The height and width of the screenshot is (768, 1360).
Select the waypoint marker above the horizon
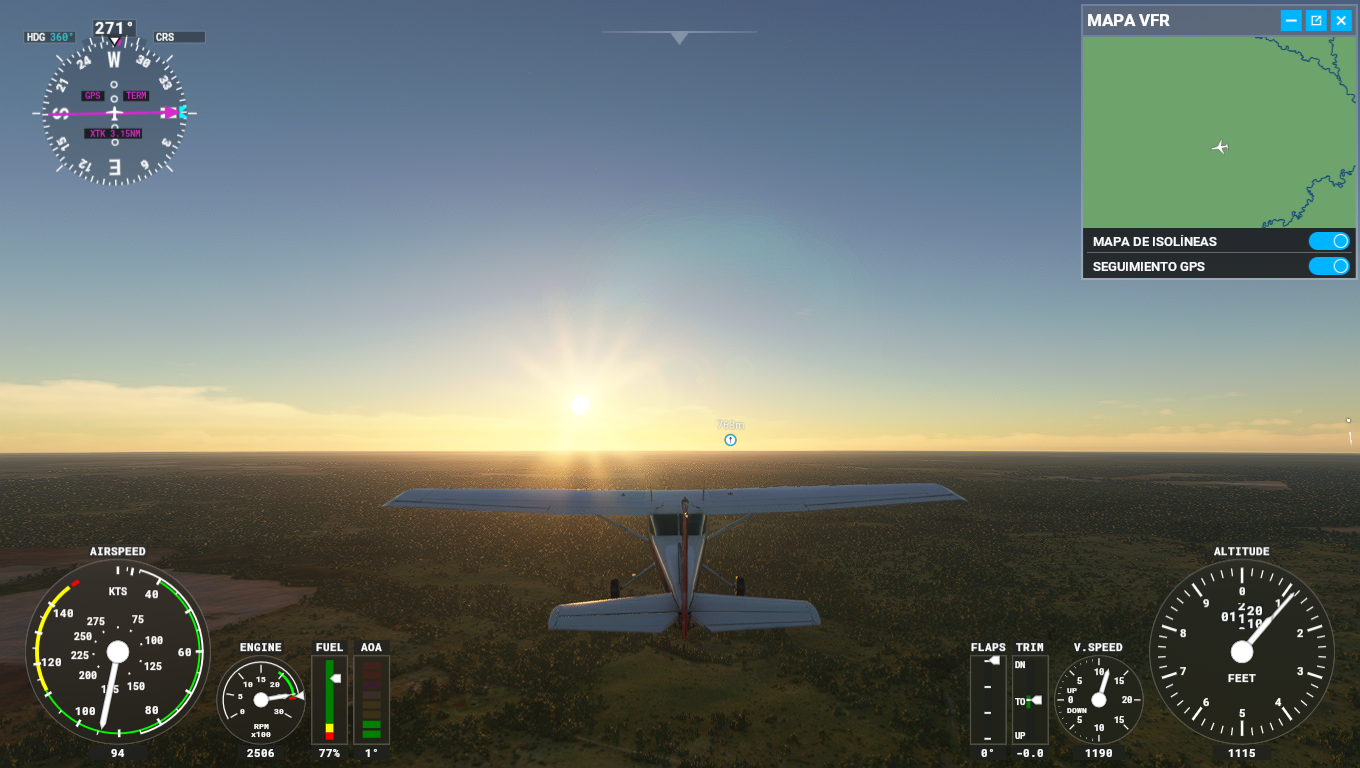pos(730,440)
